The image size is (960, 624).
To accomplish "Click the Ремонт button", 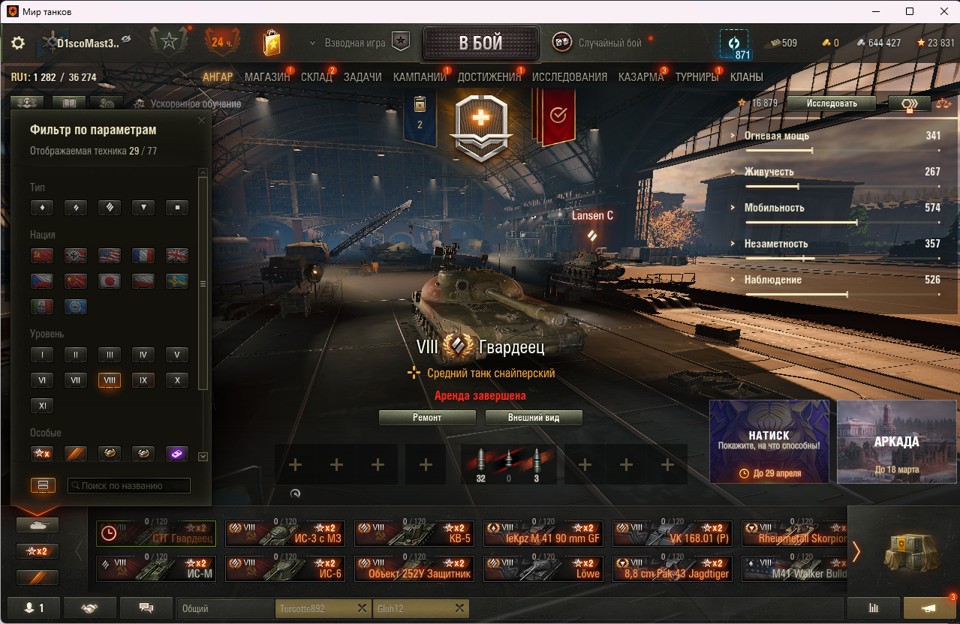I will tap(427, 418).
